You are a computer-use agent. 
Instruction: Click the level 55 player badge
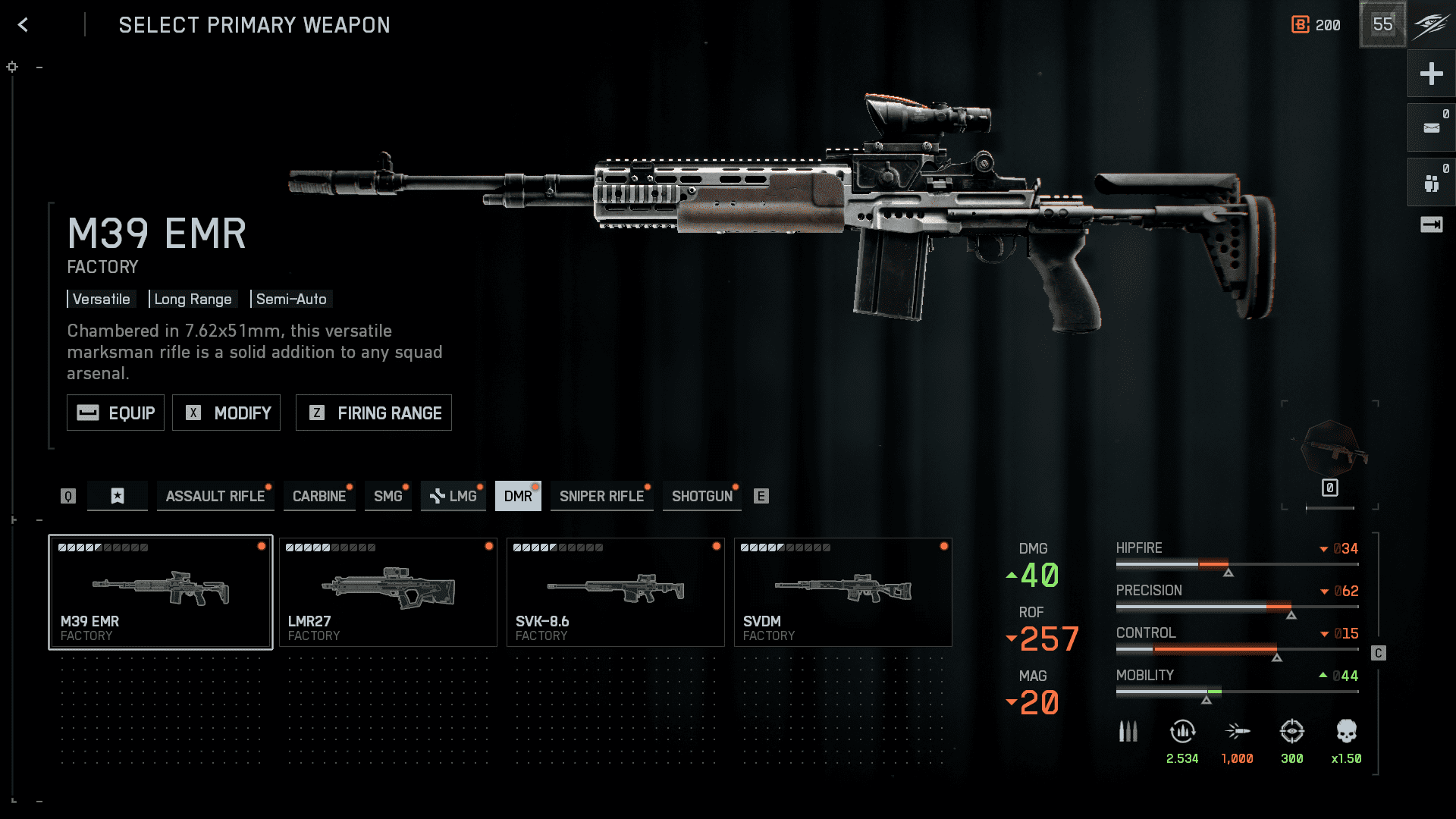pyautogui.click(x=1382, y=25)
